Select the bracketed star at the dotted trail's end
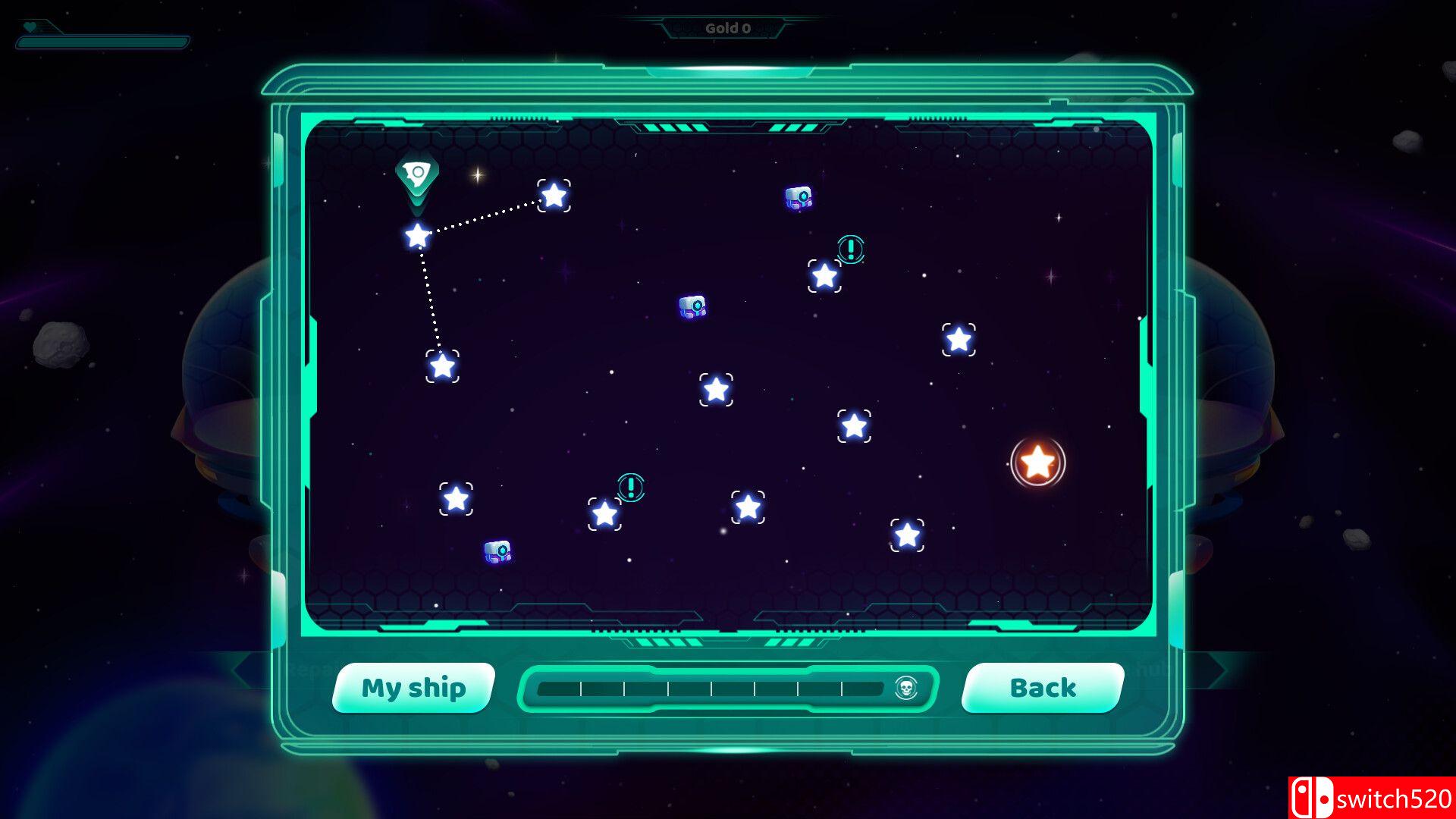Image resolution: width=1456 pixels, height=819 pixels. pos(444,367)
